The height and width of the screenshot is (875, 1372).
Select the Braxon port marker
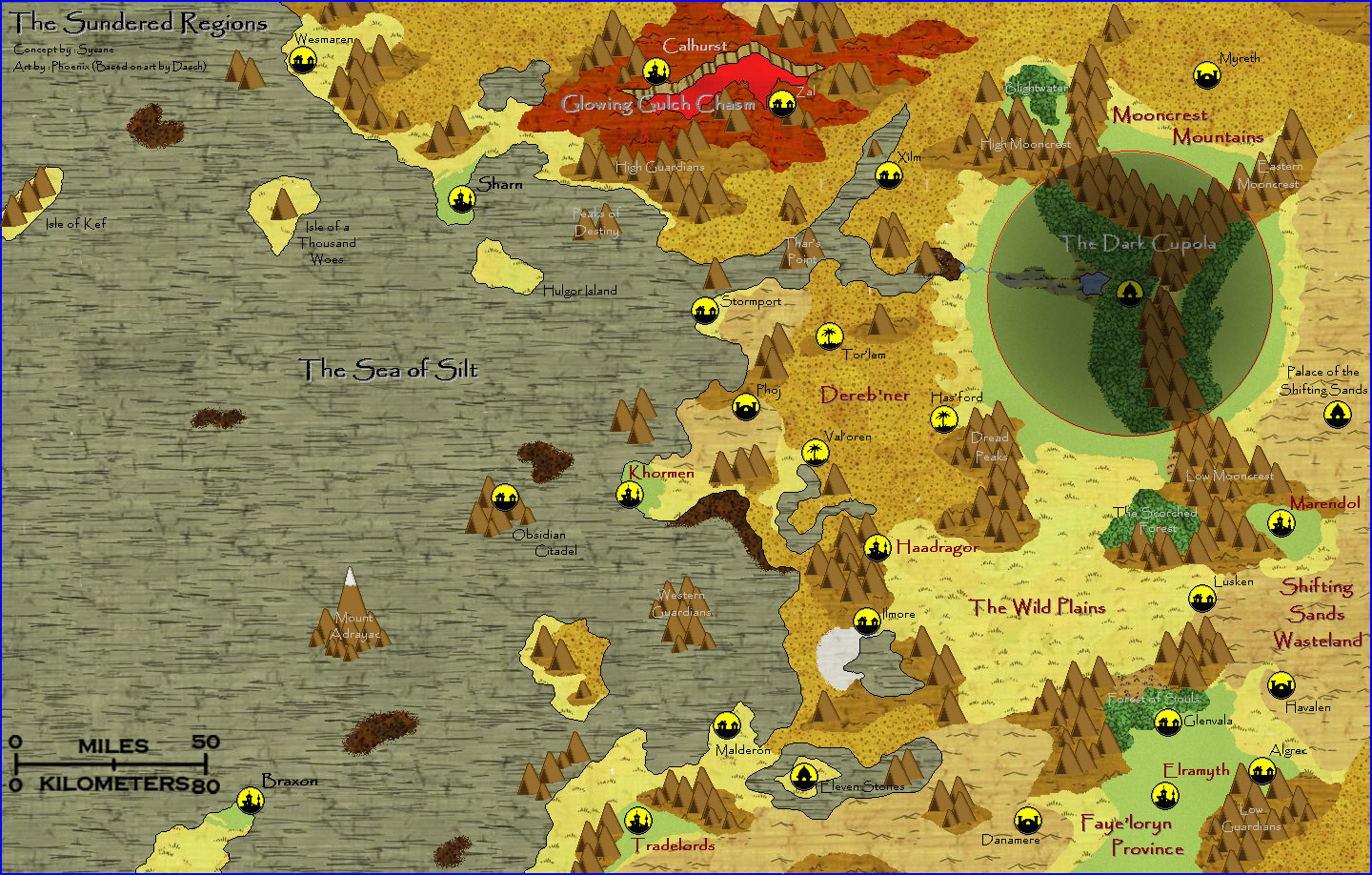(x=250, y=799)
